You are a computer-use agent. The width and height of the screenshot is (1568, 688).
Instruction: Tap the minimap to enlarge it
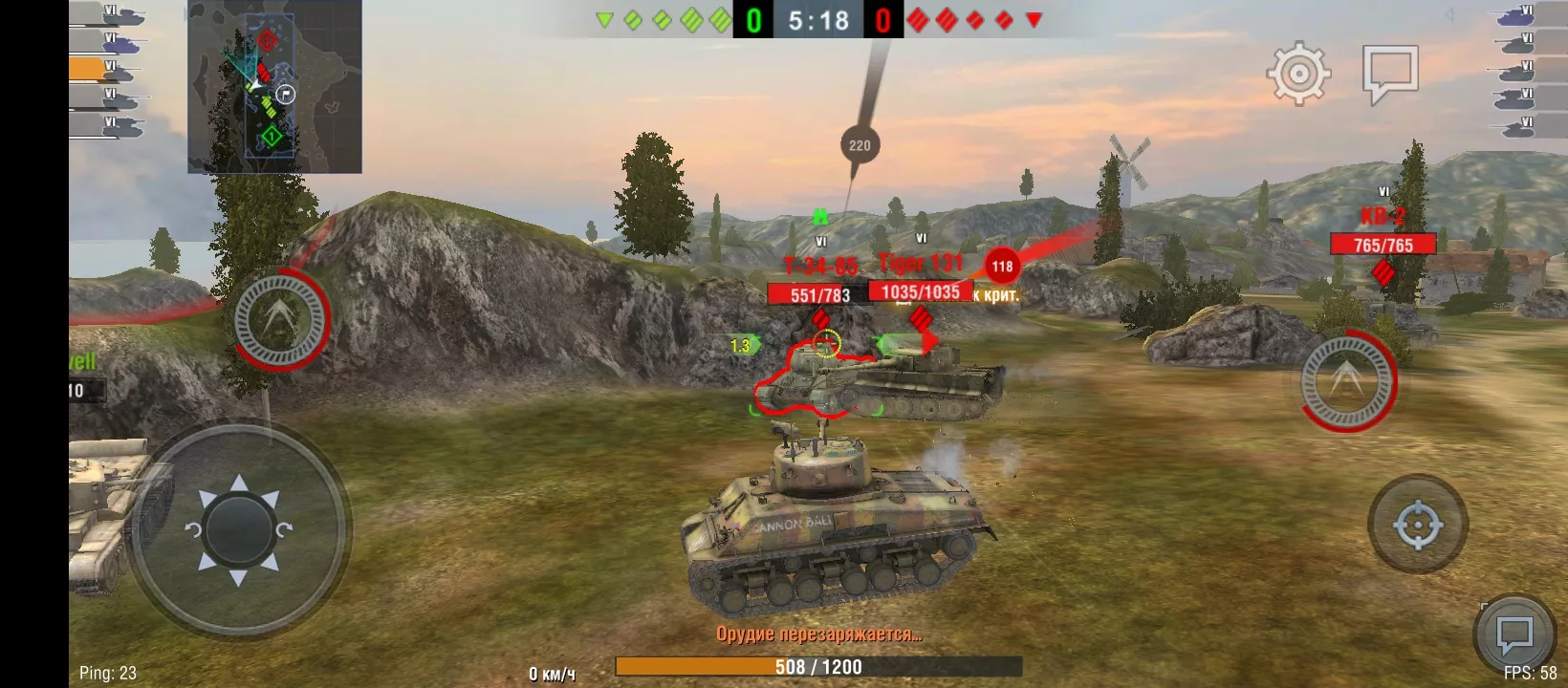point(274,86)
